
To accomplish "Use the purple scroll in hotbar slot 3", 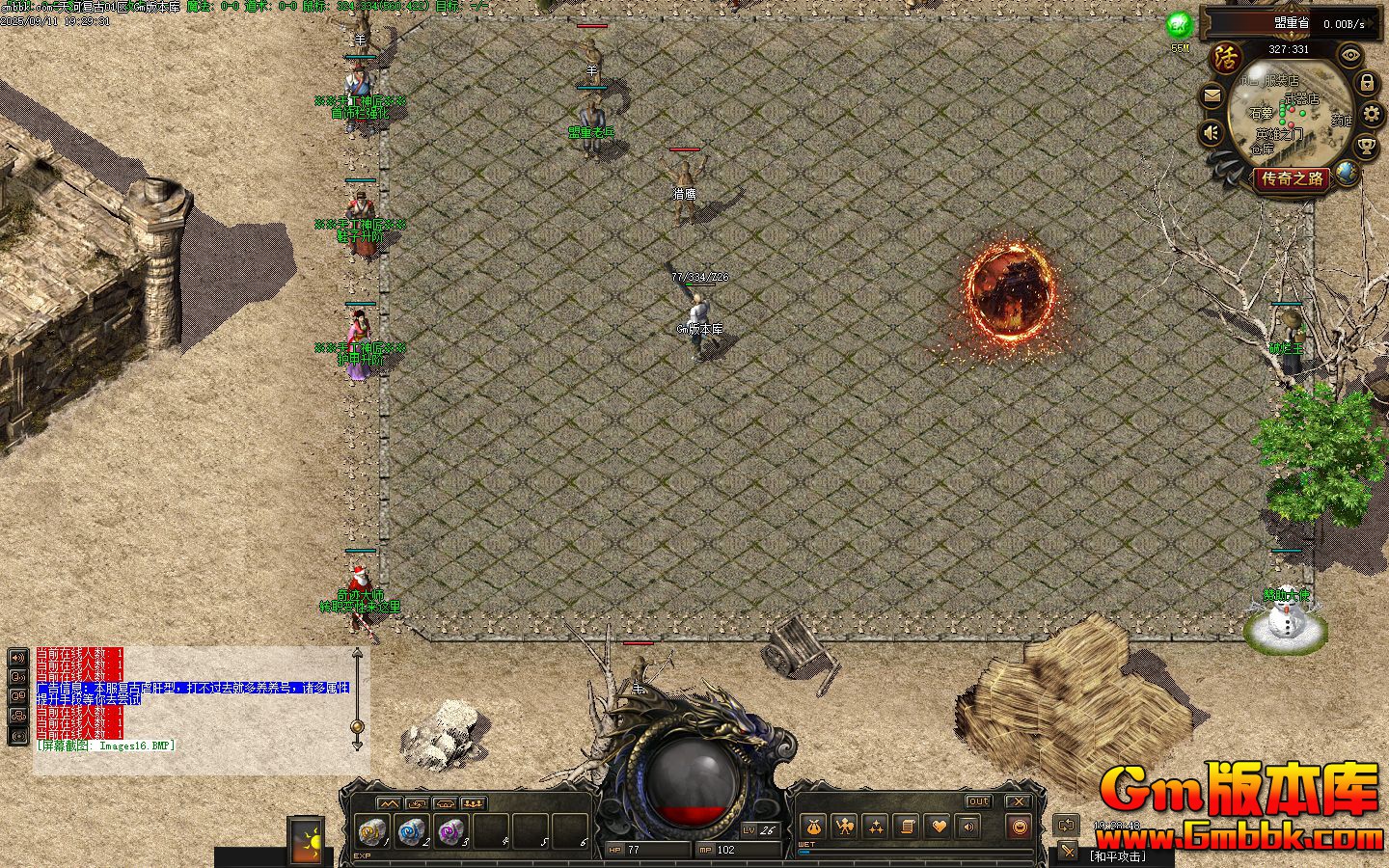I will (450, 830).
